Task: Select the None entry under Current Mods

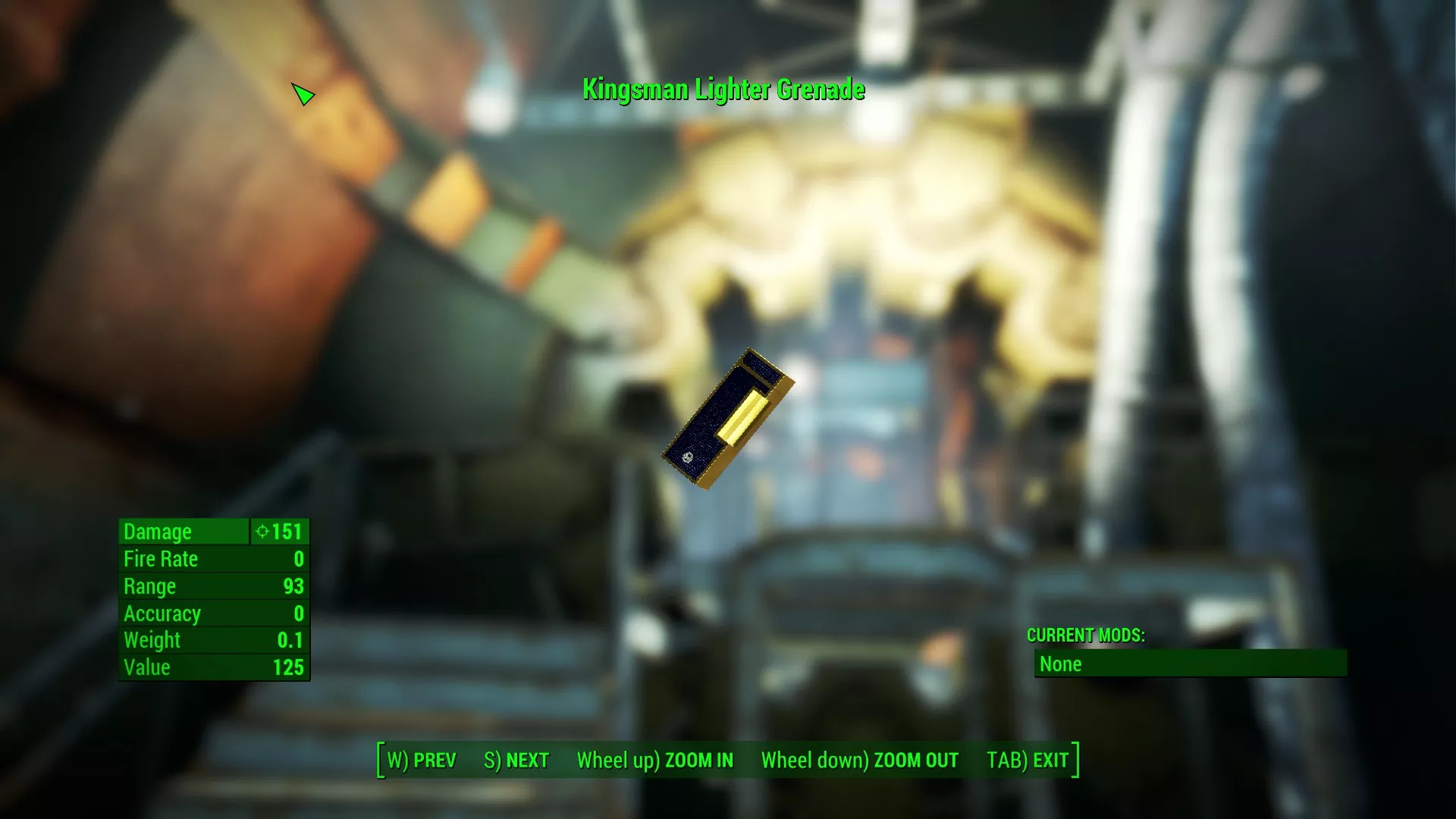Action: click(1189, 664)
